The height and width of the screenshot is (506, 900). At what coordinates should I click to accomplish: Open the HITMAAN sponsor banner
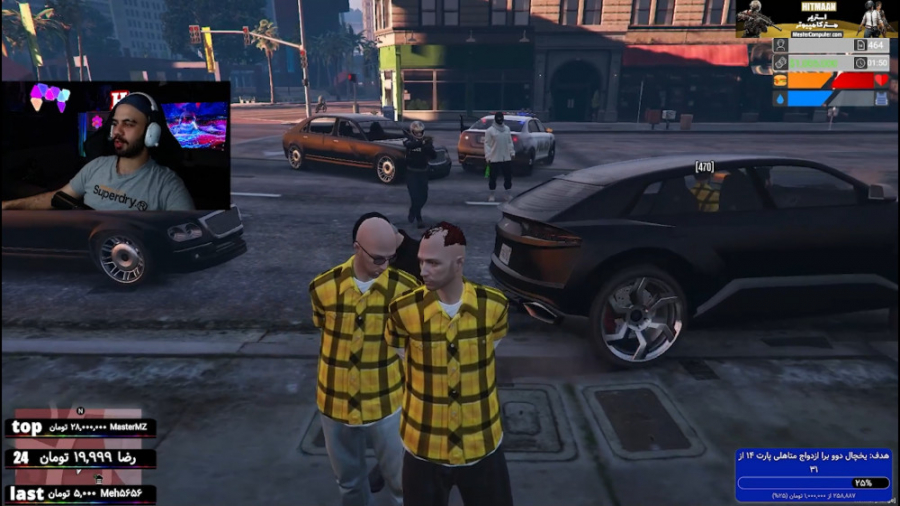816,19
